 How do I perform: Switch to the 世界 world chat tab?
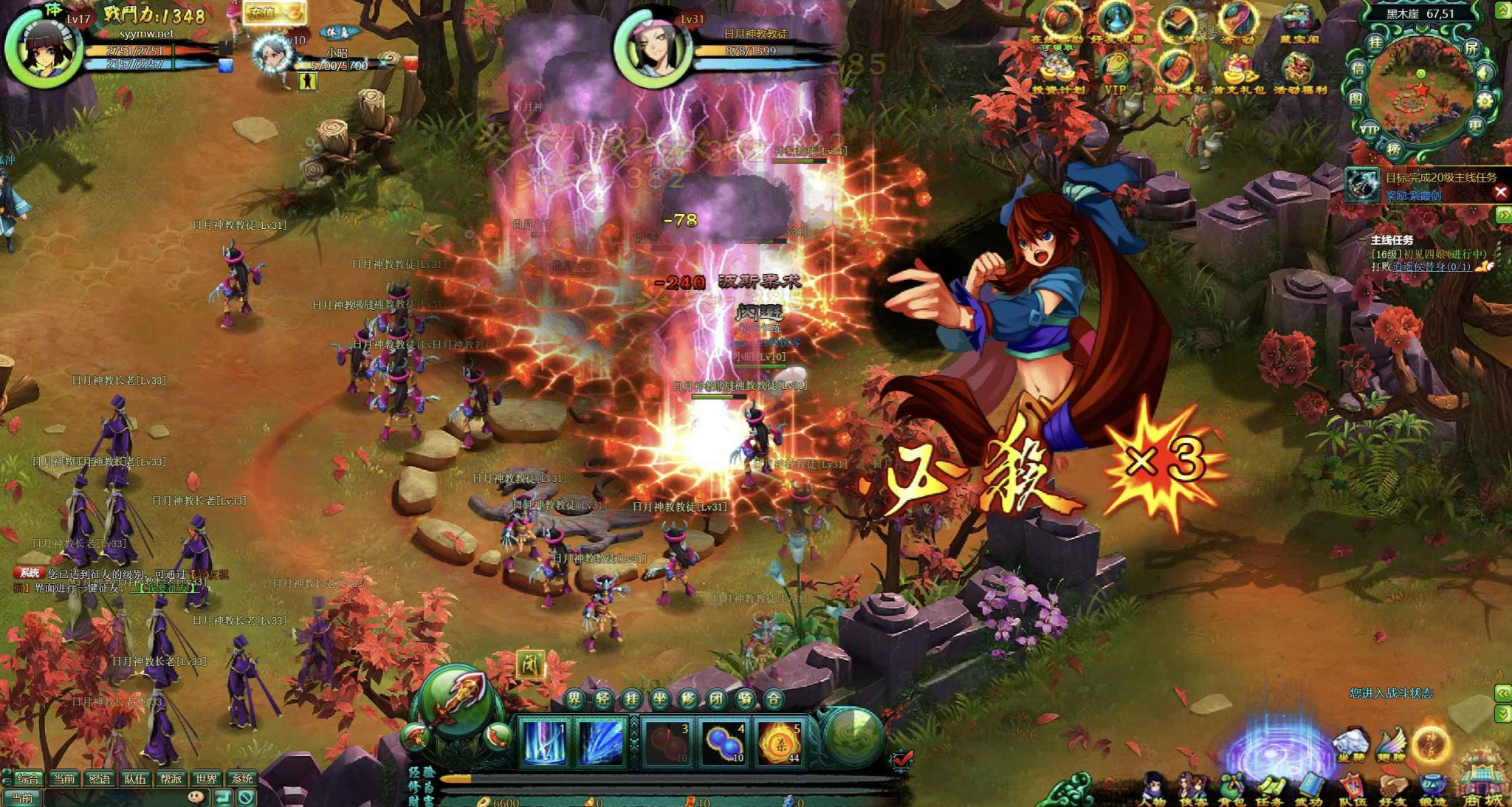point(206,778)
